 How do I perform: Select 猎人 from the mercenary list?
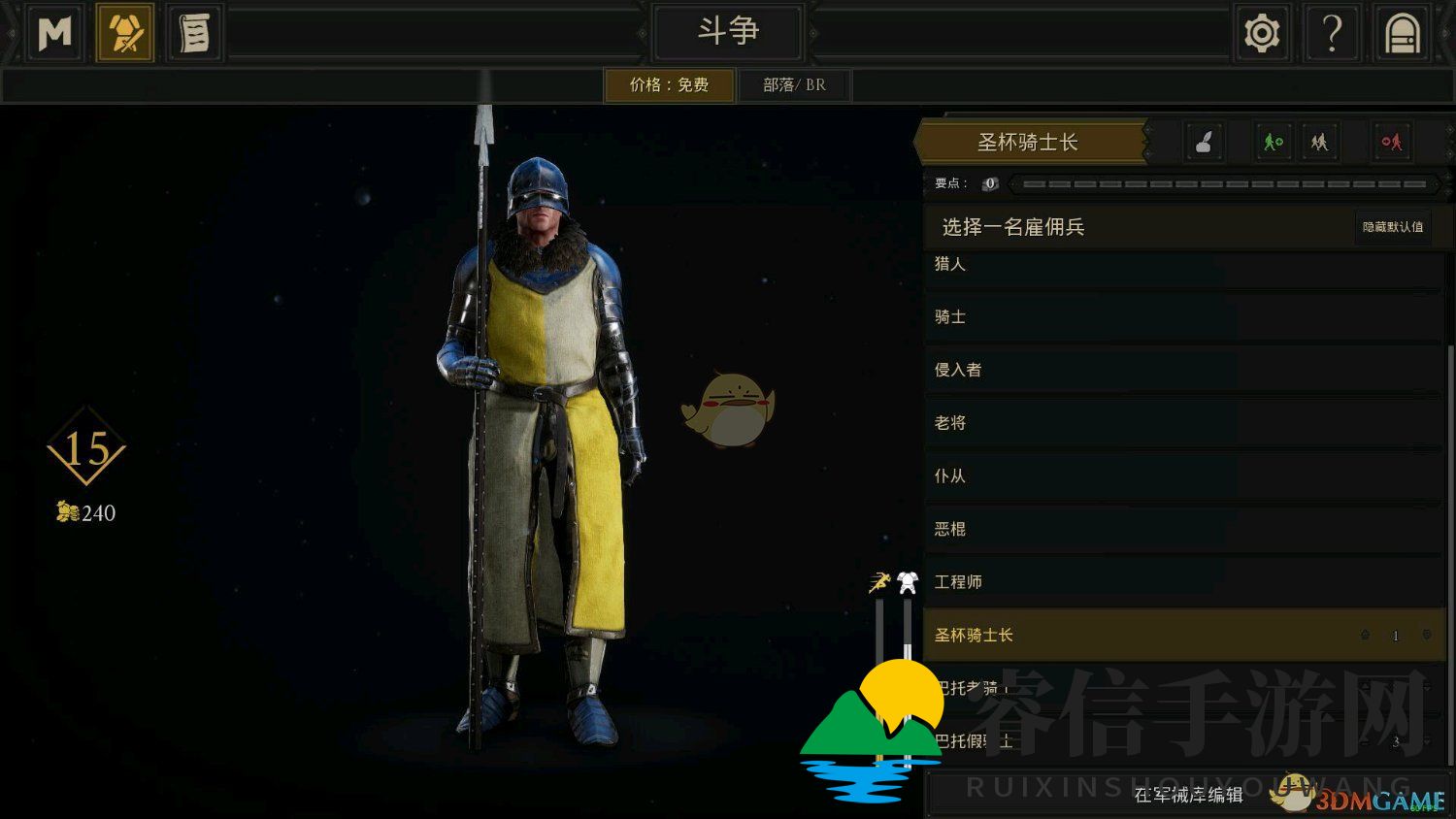click(1068, 265)
